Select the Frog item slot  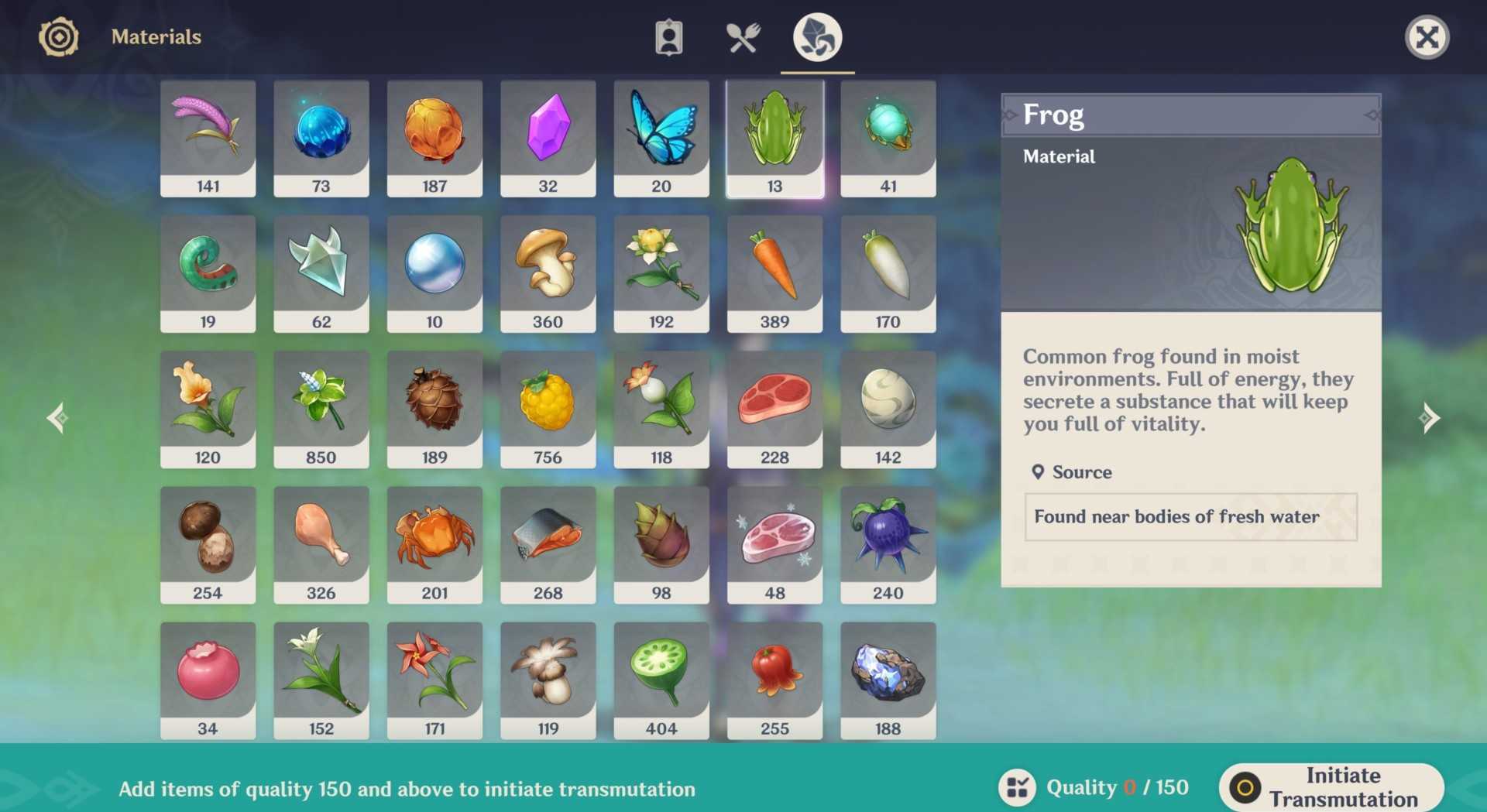pos(774,139)
